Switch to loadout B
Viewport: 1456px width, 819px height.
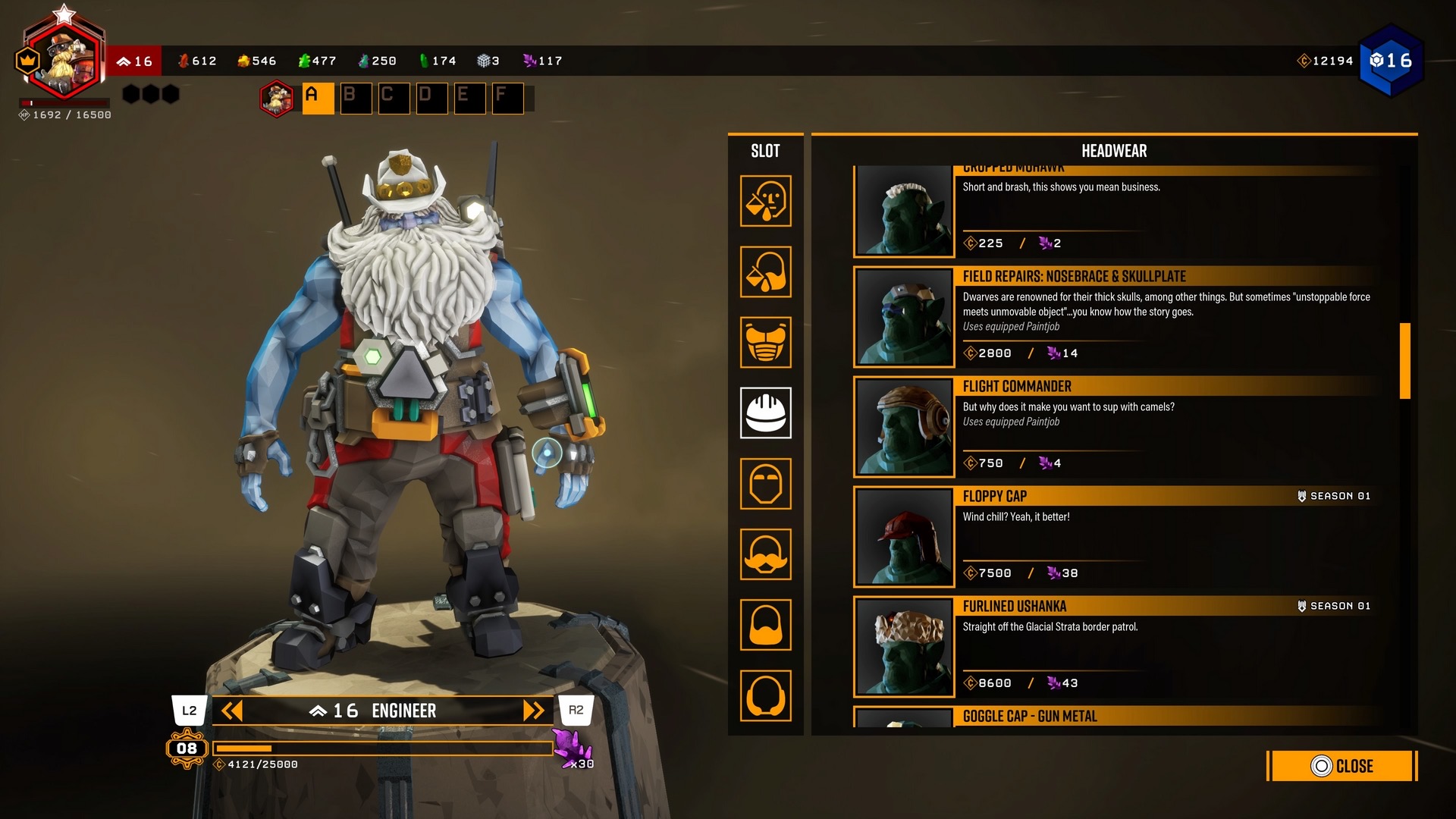click(x=356, y=99)
